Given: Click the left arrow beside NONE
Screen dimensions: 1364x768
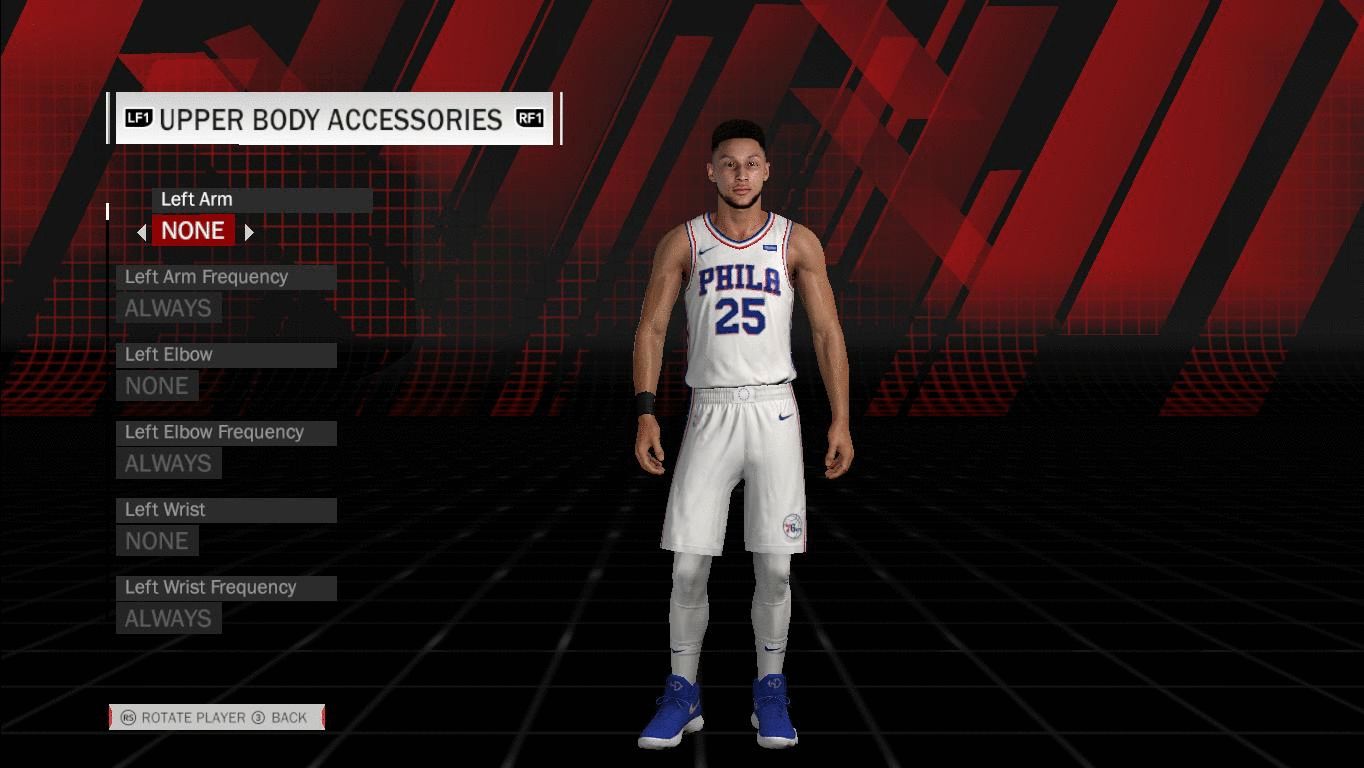Looking at the screenshot, I should point(142,232).
